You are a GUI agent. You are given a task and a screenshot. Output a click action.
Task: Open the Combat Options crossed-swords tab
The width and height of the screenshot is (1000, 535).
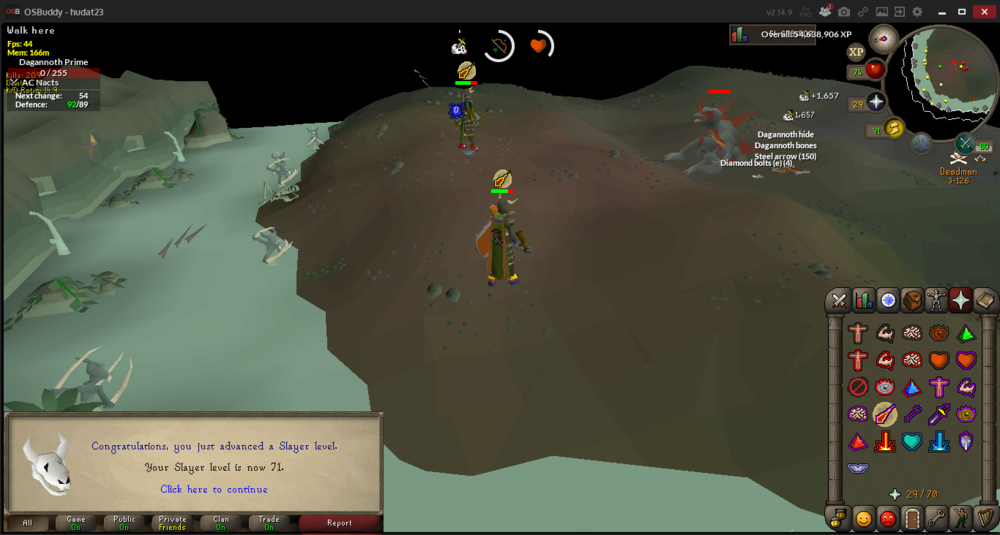(x=839, y=300)
